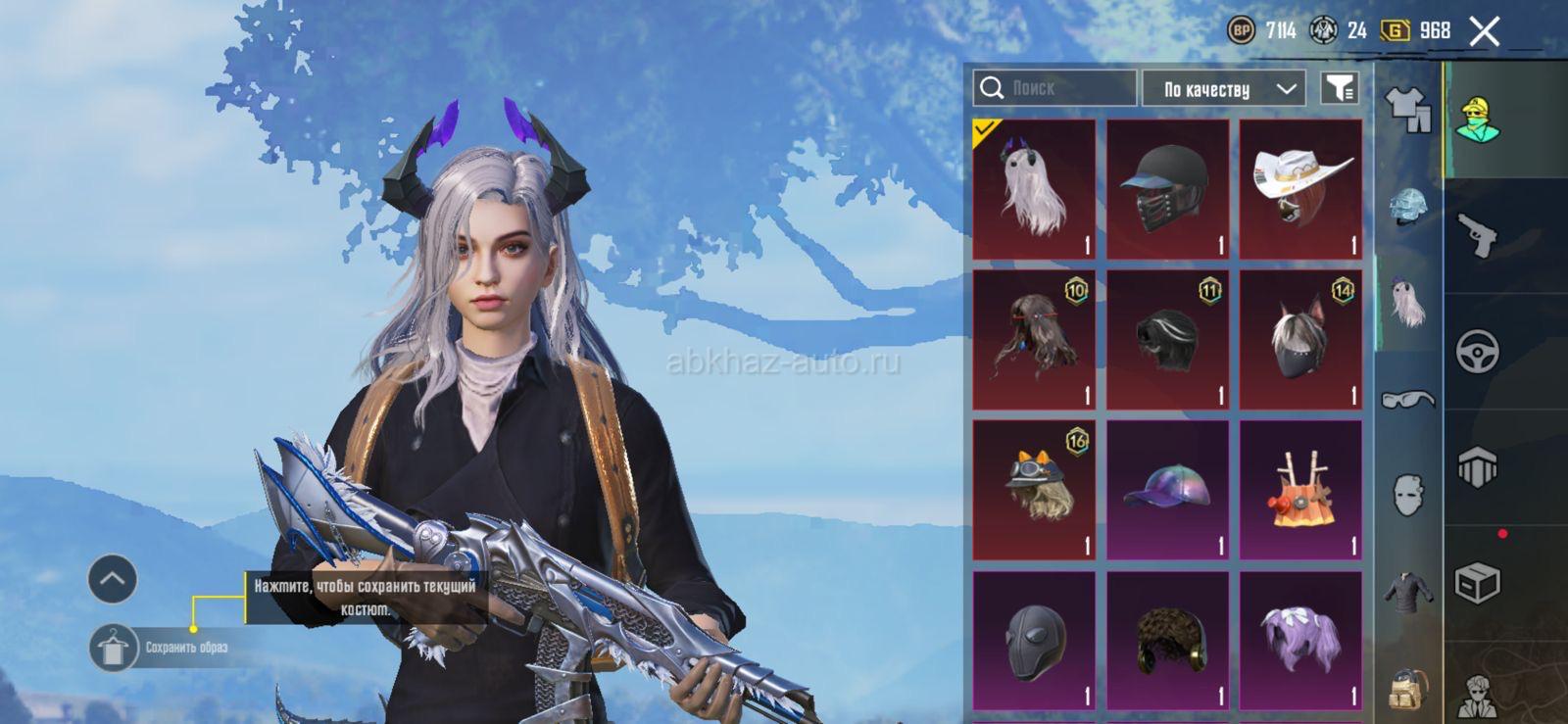Open the face mask category
Viewport: 1568px width, 724px height.
tap(1408, 495)
